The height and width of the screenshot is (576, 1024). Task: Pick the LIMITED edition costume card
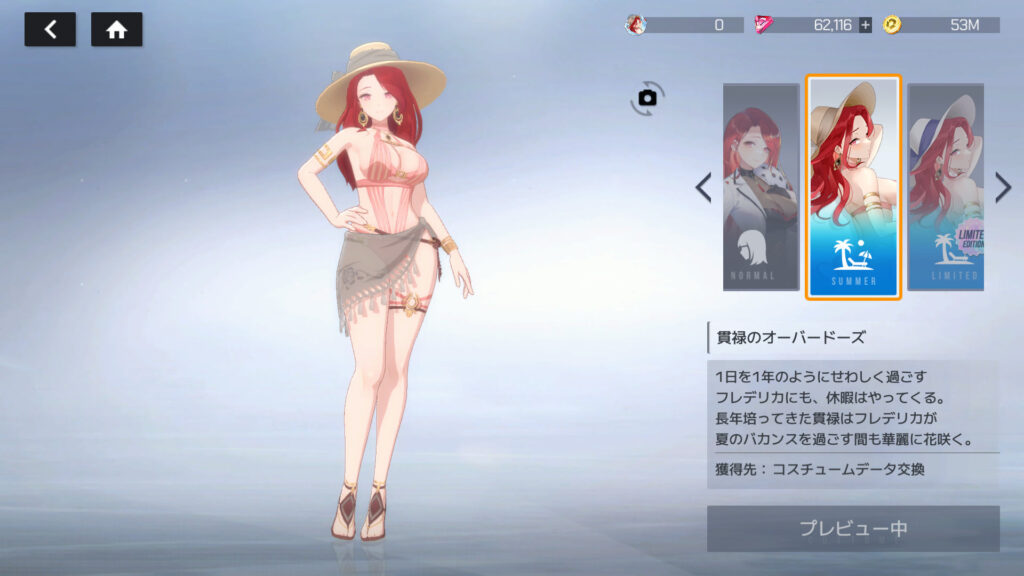(945, 187)
